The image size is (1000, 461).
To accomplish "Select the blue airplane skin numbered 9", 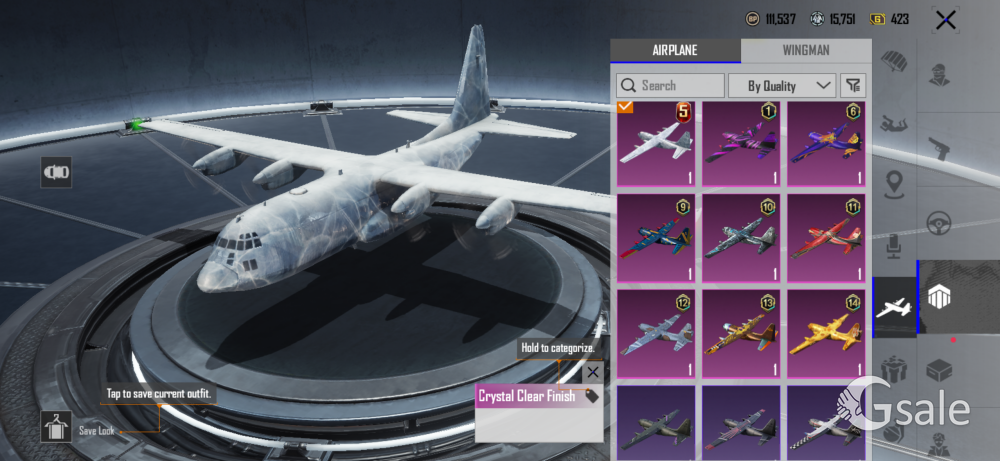I will (656, 238).
